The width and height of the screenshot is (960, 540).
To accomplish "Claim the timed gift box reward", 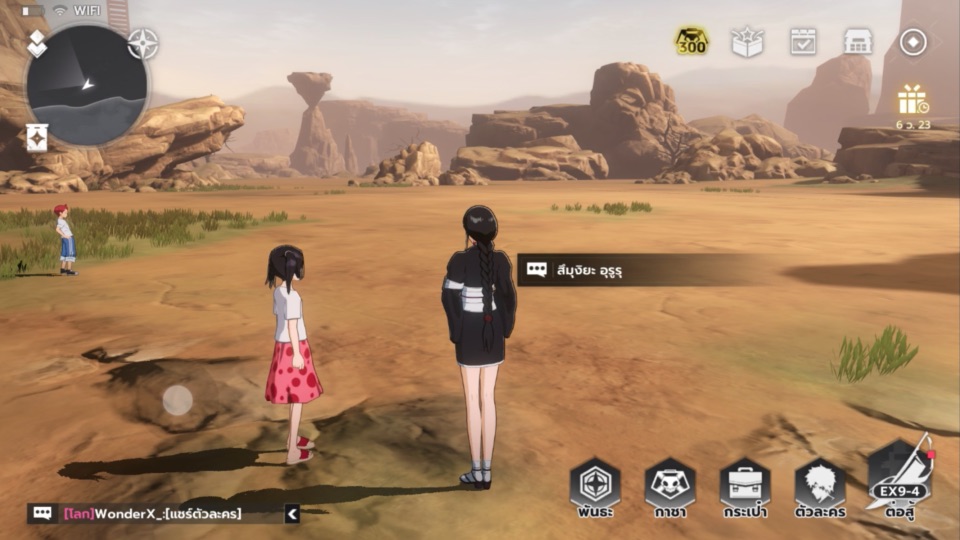I will (x=912, y=102).
